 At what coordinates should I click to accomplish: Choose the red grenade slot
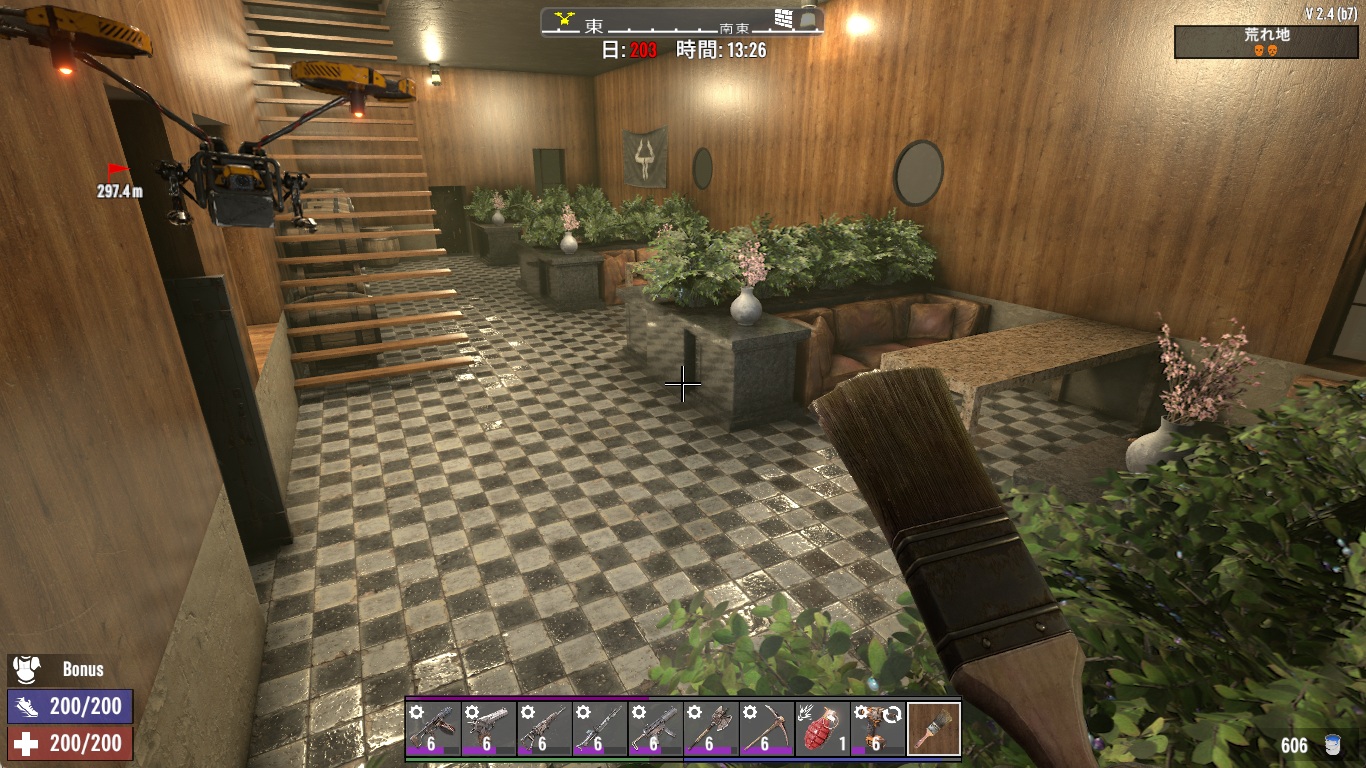[822, 729]
